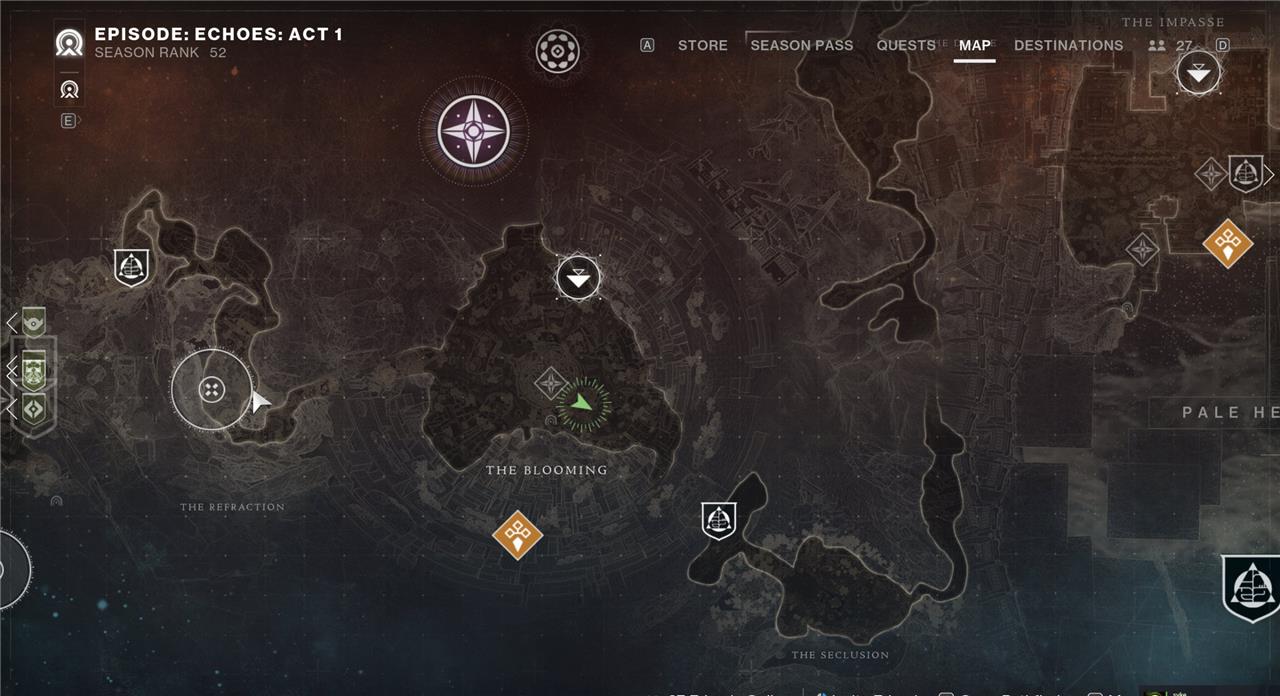This screenshot has width=1280, height=696.
Task: Open the circled four-dot activity marker in The Refraction
Action: click(211, 390)
